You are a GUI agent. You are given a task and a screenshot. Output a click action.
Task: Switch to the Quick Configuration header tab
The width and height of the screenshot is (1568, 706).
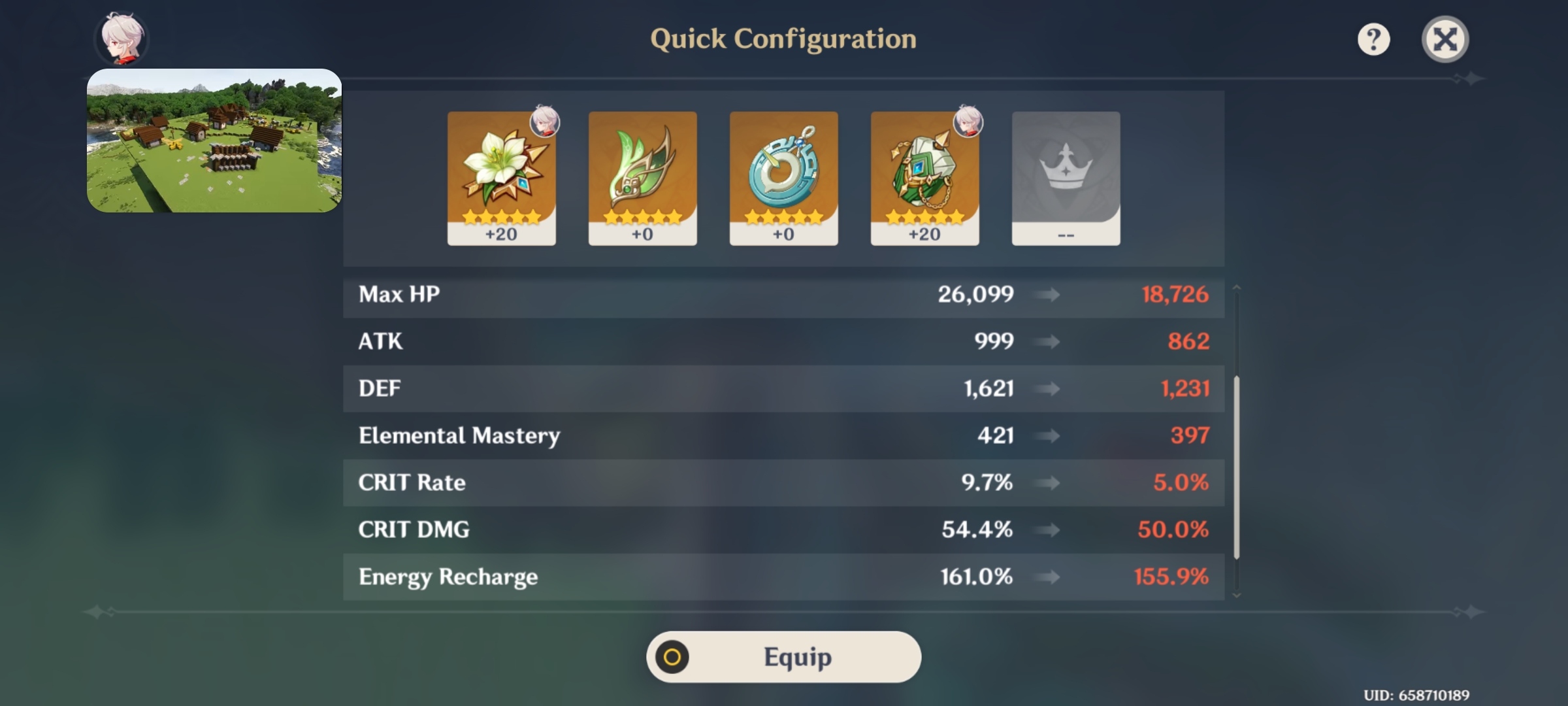click(783, 39)
